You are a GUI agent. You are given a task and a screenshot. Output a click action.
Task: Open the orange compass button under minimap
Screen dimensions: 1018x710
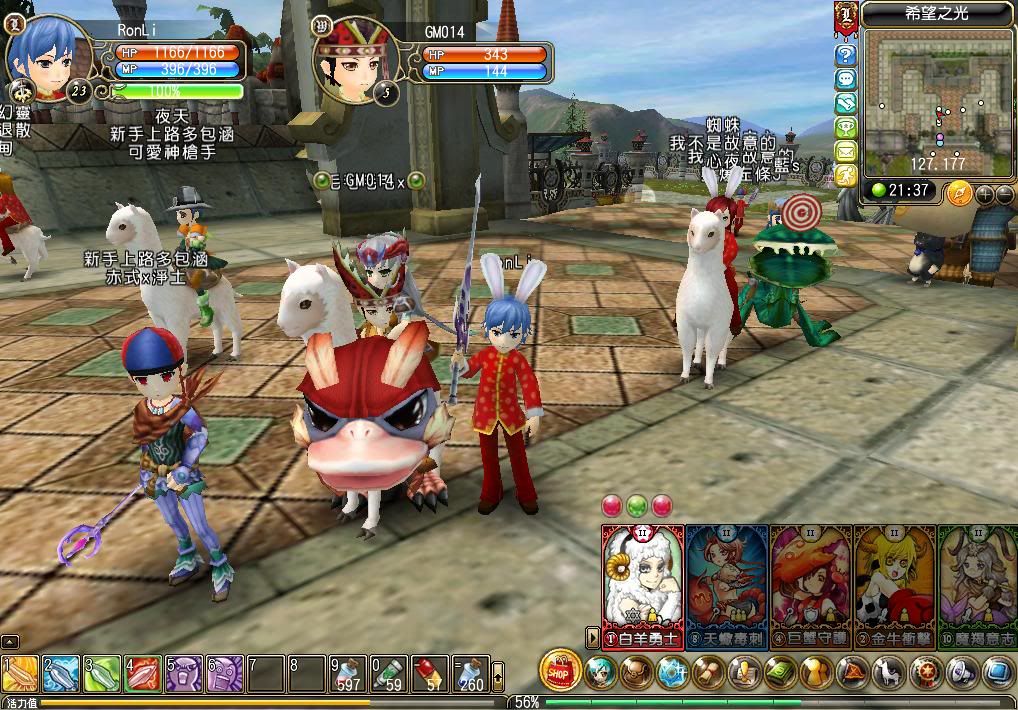pyautogui.click(x=959, y=191)
